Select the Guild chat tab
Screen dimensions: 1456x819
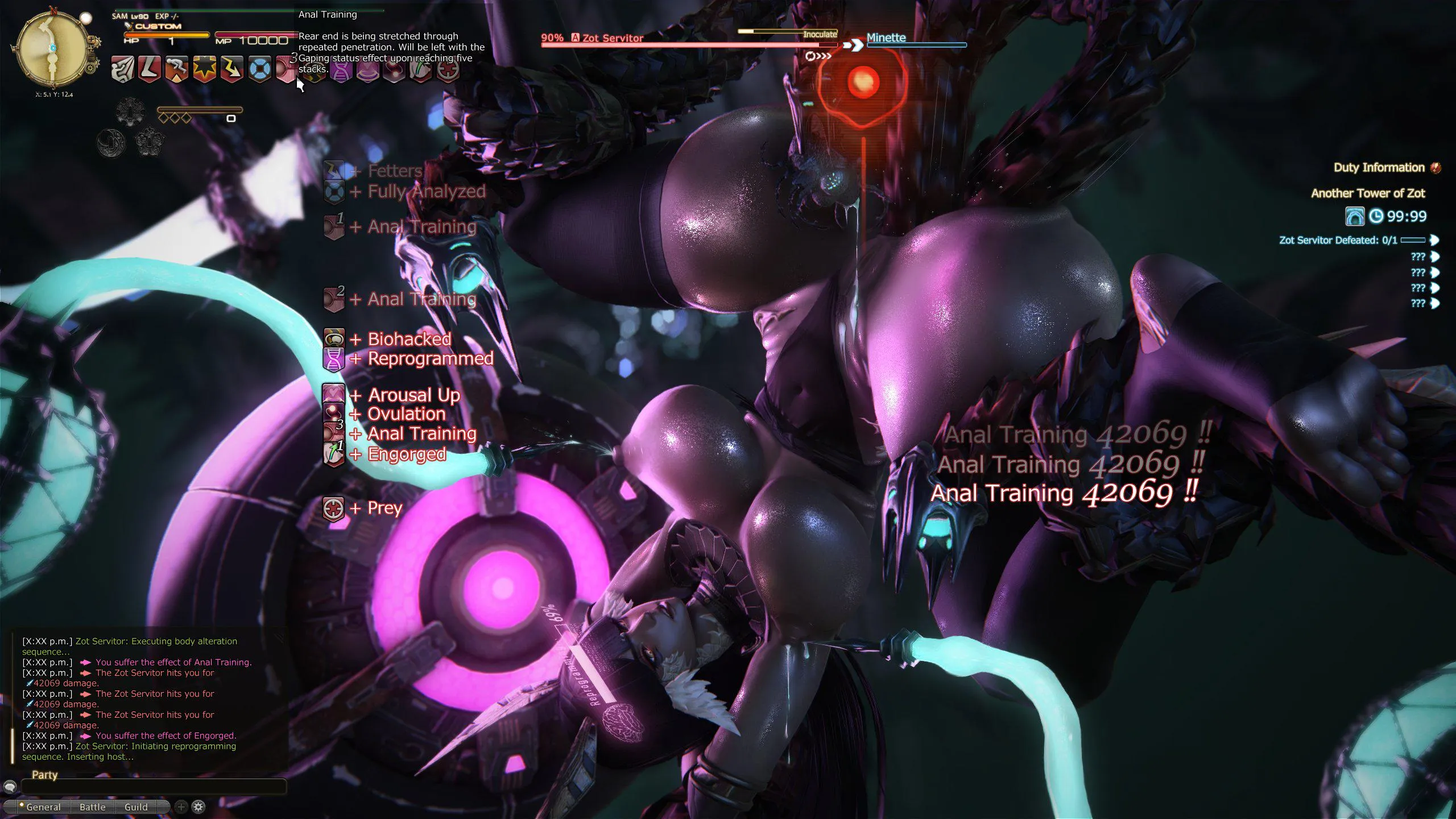[x=136, y=807]
